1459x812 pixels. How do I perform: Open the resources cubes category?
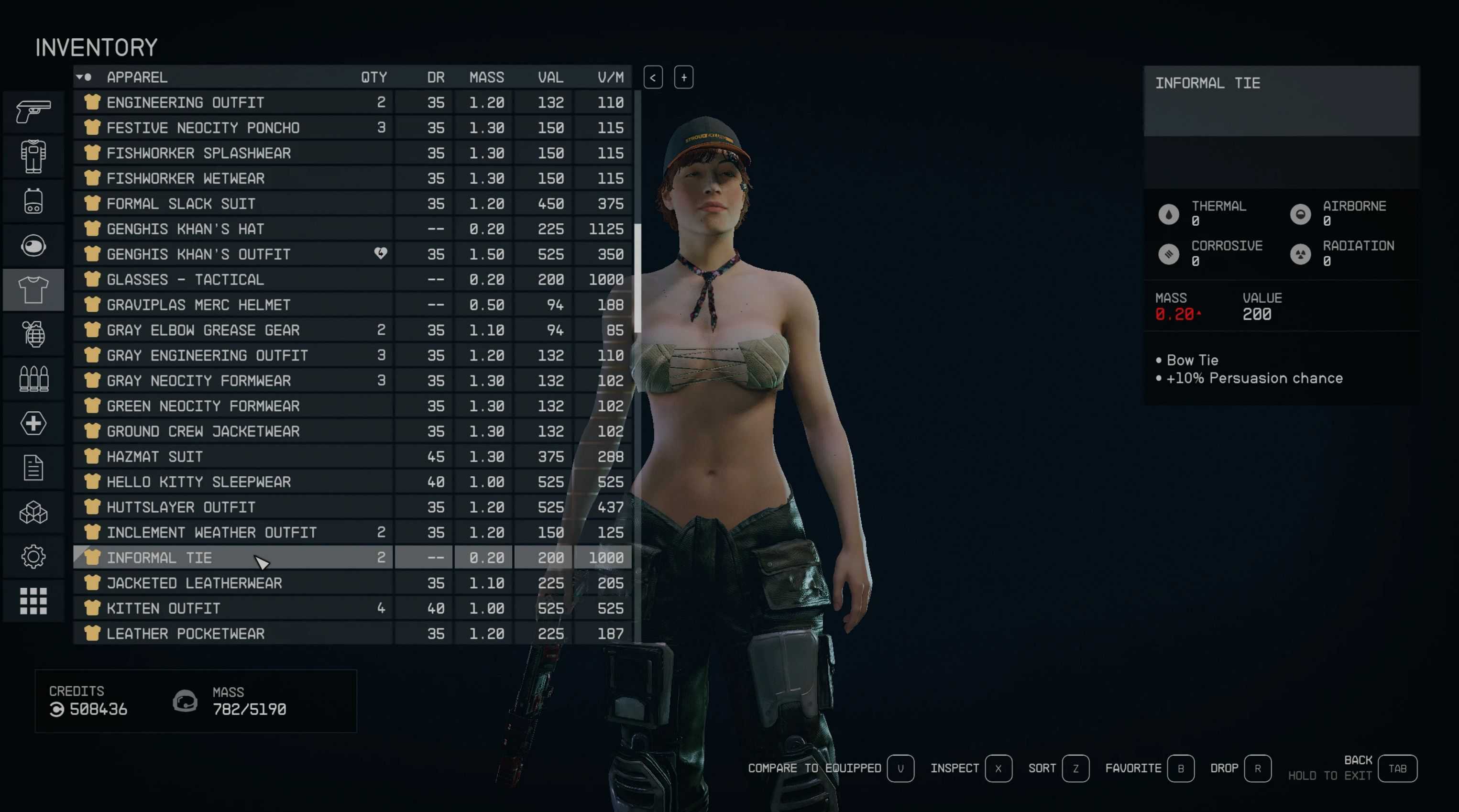click(x=33, y=513)
